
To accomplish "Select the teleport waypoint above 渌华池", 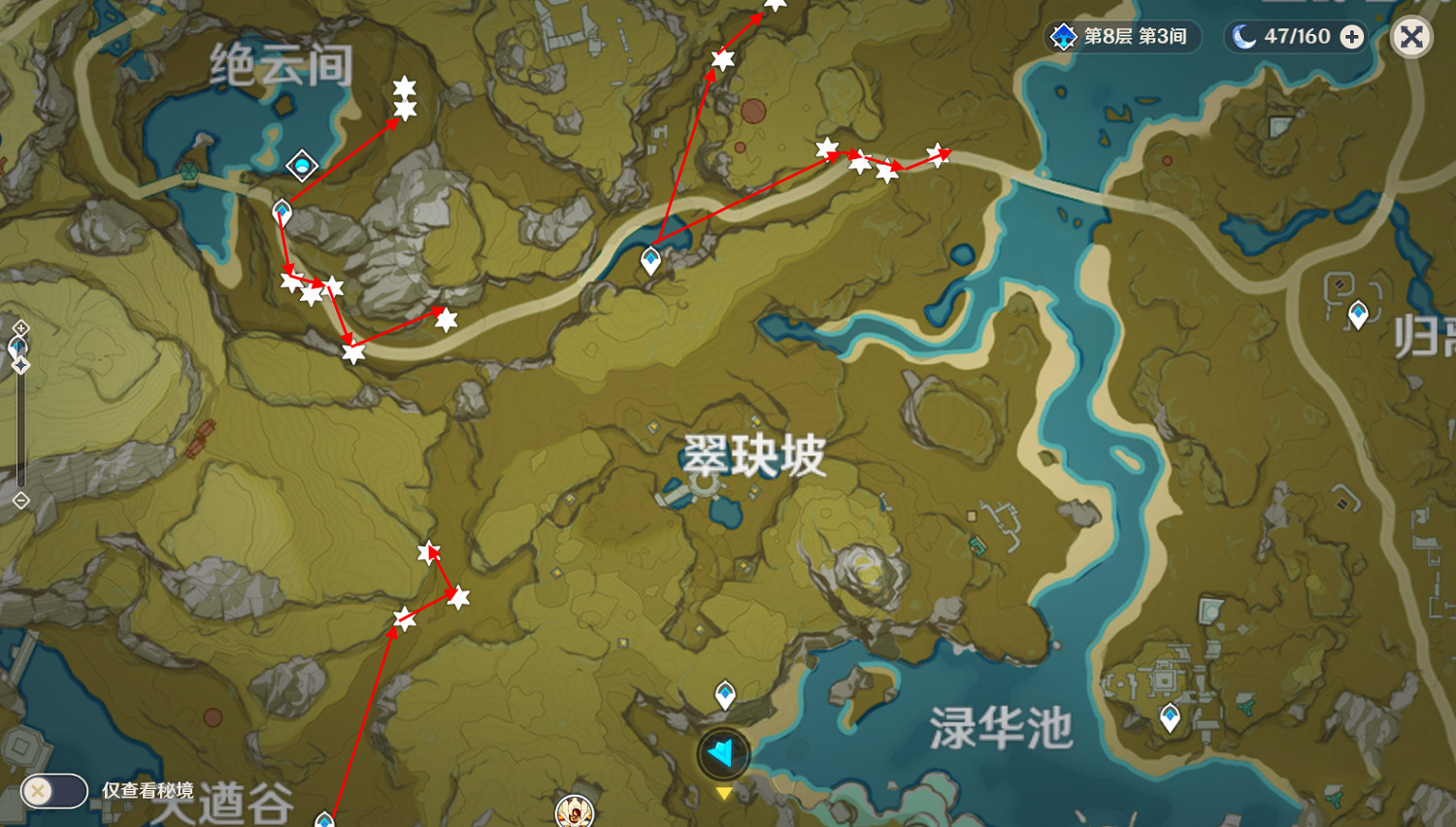I will click(1171, 714).
